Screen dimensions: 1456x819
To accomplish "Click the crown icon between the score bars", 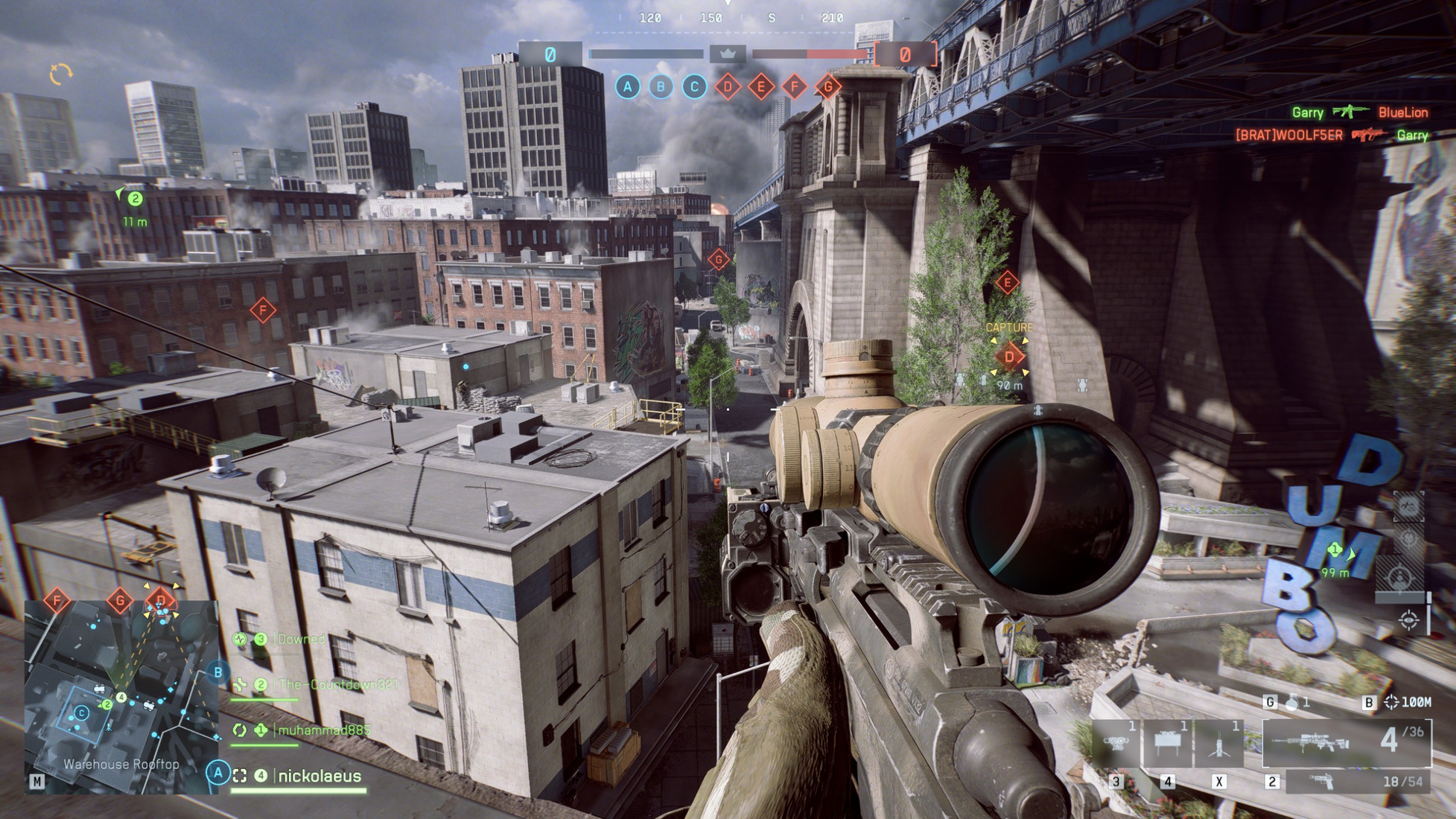I will point(728,54).
